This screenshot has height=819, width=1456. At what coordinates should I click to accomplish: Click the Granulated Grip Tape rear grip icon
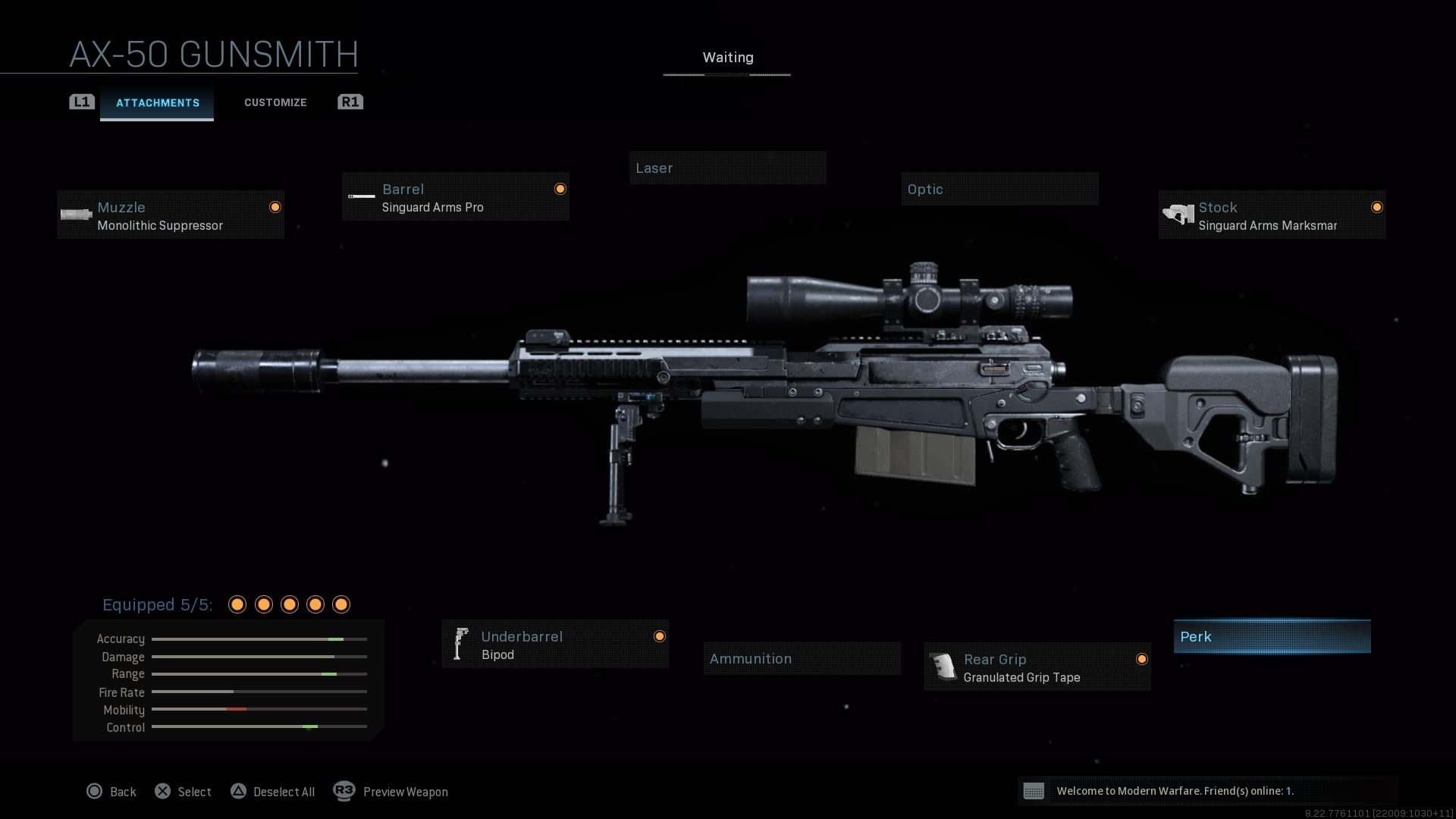[943, 667]
